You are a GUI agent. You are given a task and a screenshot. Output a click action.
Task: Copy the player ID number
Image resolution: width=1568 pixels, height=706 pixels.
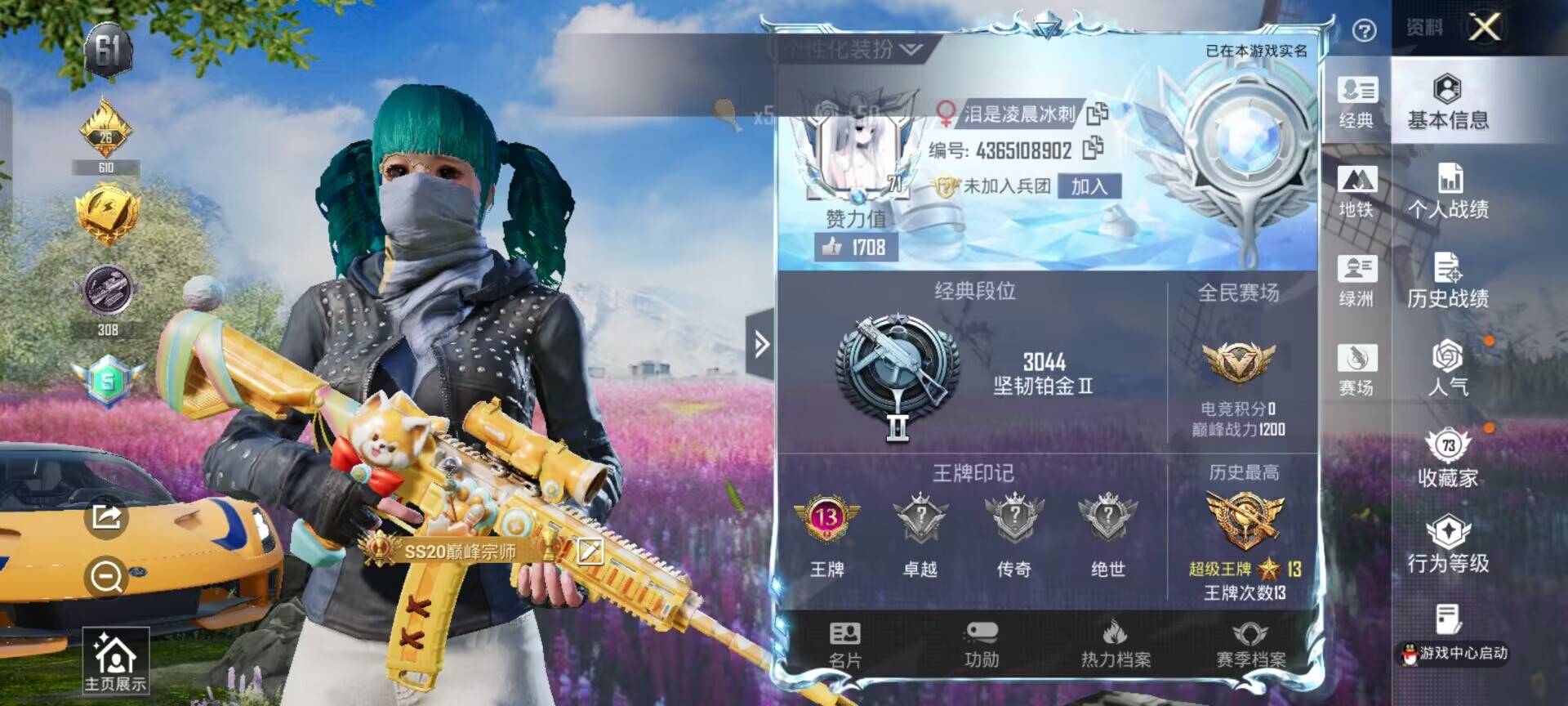tap(1093, 149)
